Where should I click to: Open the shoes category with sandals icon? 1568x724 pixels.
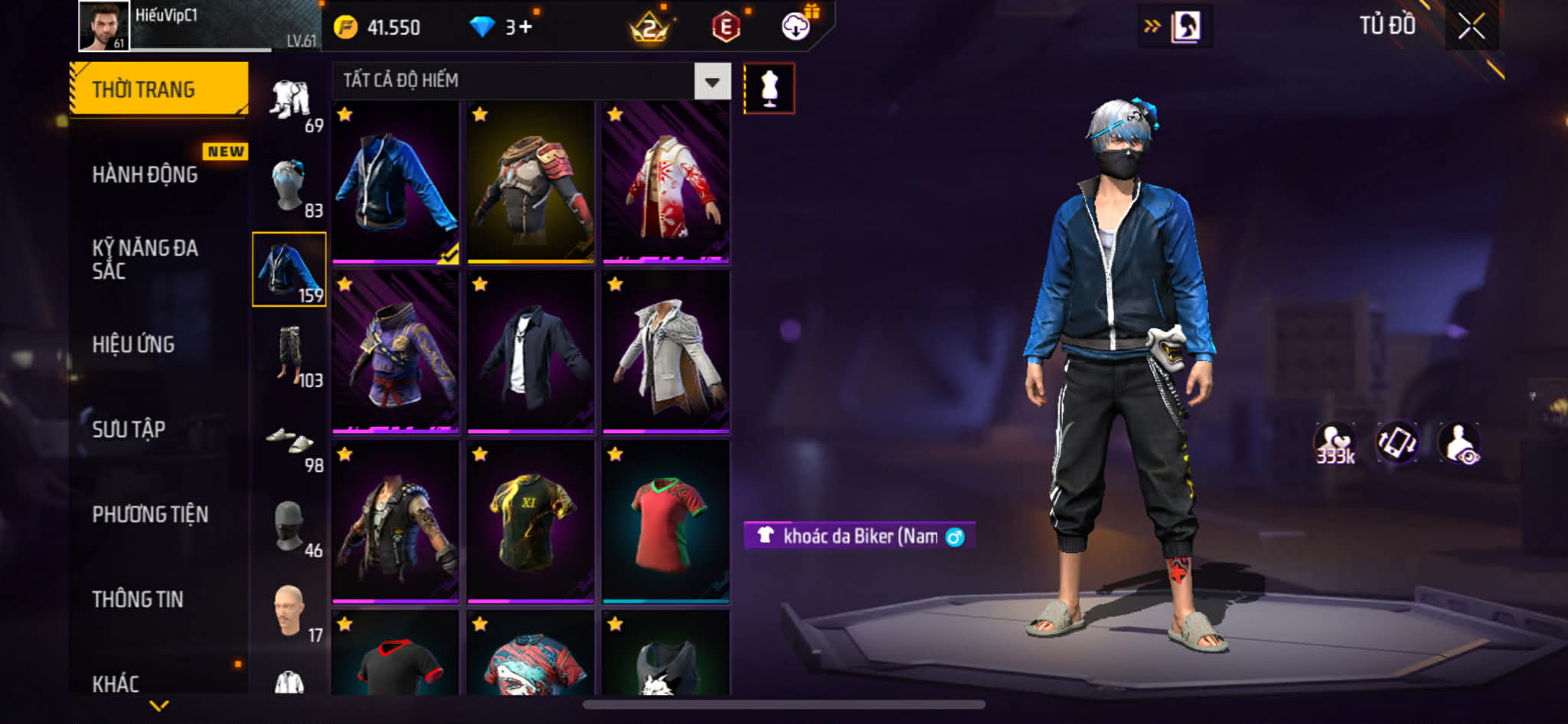291,442
